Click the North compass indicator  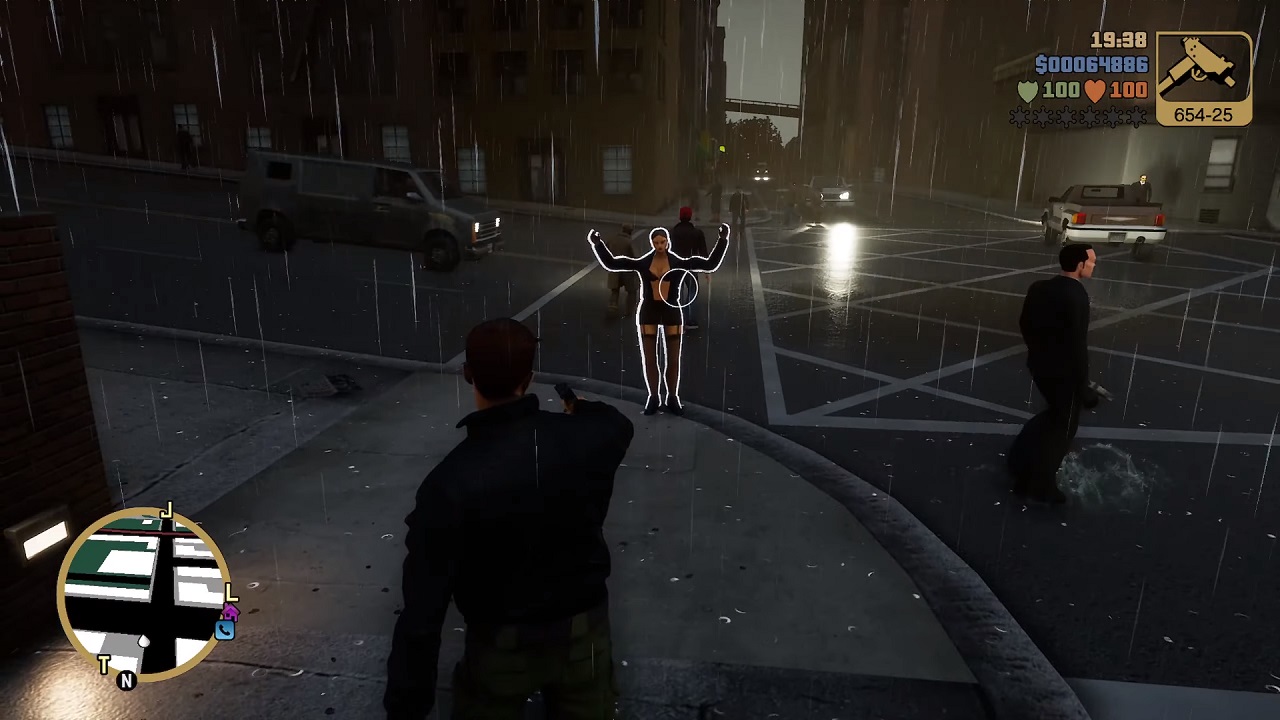coord(126,681)
